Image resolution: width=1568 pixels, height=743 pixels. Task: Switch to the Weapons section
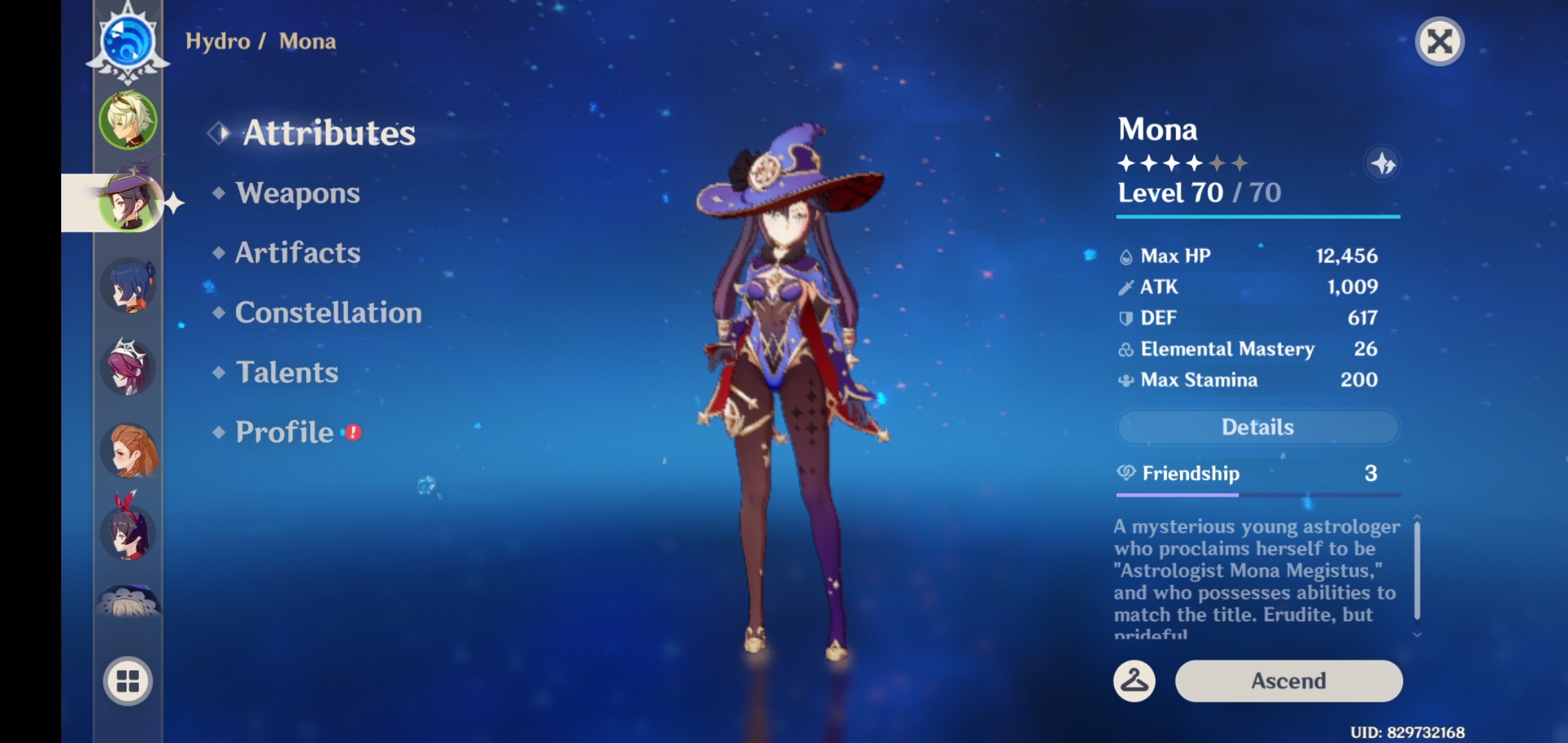[298, 193]
